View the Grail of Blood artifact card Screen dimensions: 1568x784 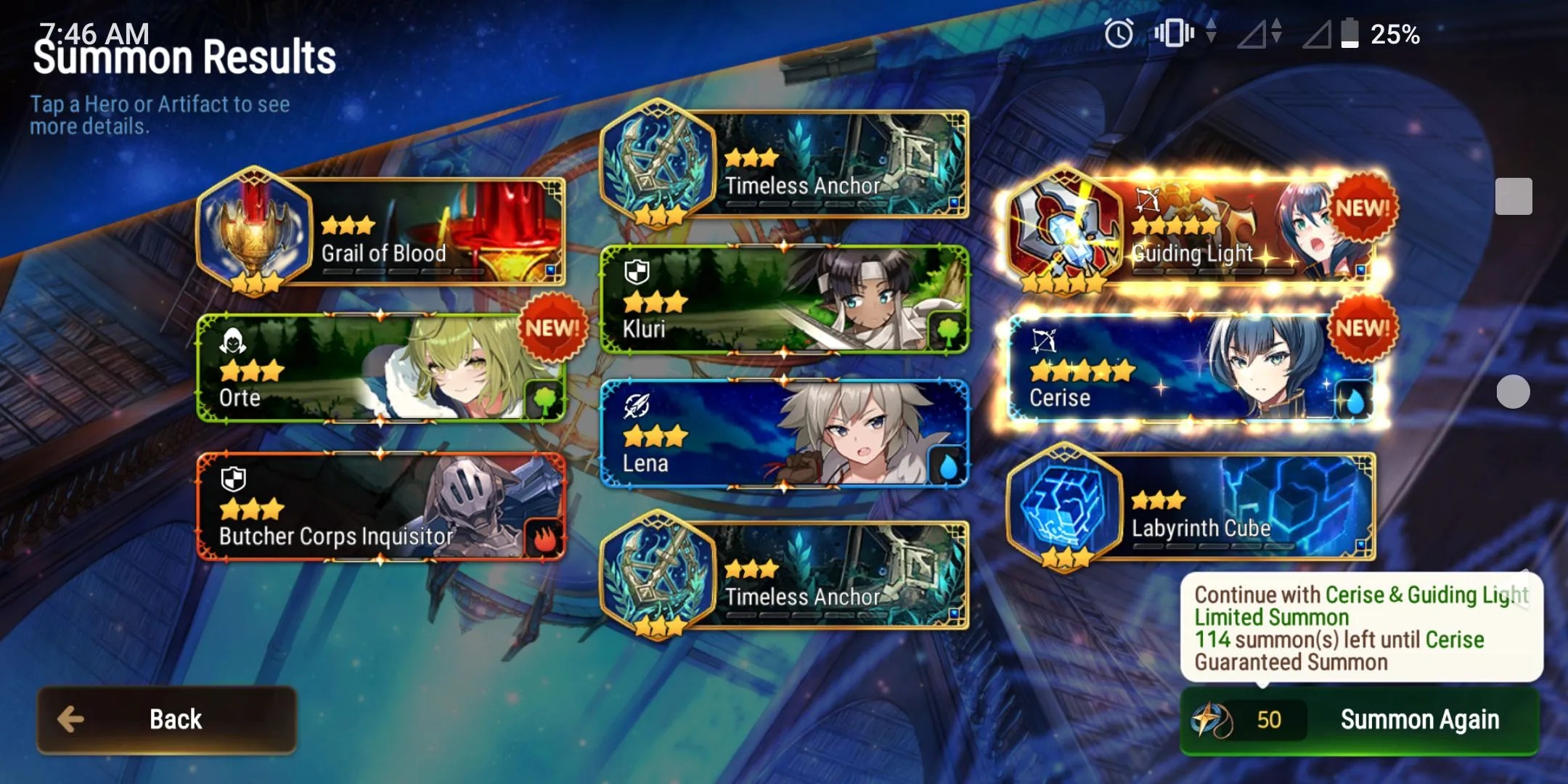point(381,231)
